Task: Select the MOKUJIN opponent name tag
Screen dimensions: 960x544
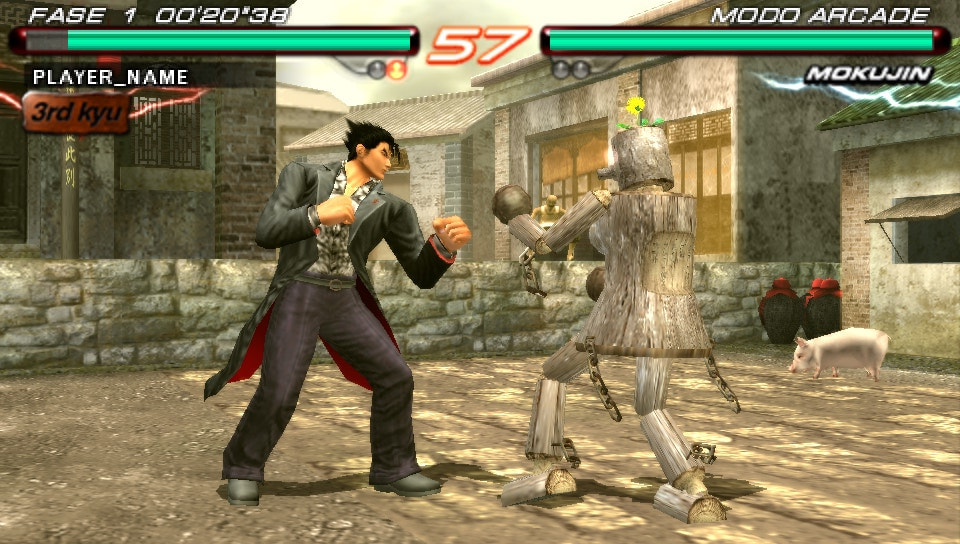Action: click(868, 74)
